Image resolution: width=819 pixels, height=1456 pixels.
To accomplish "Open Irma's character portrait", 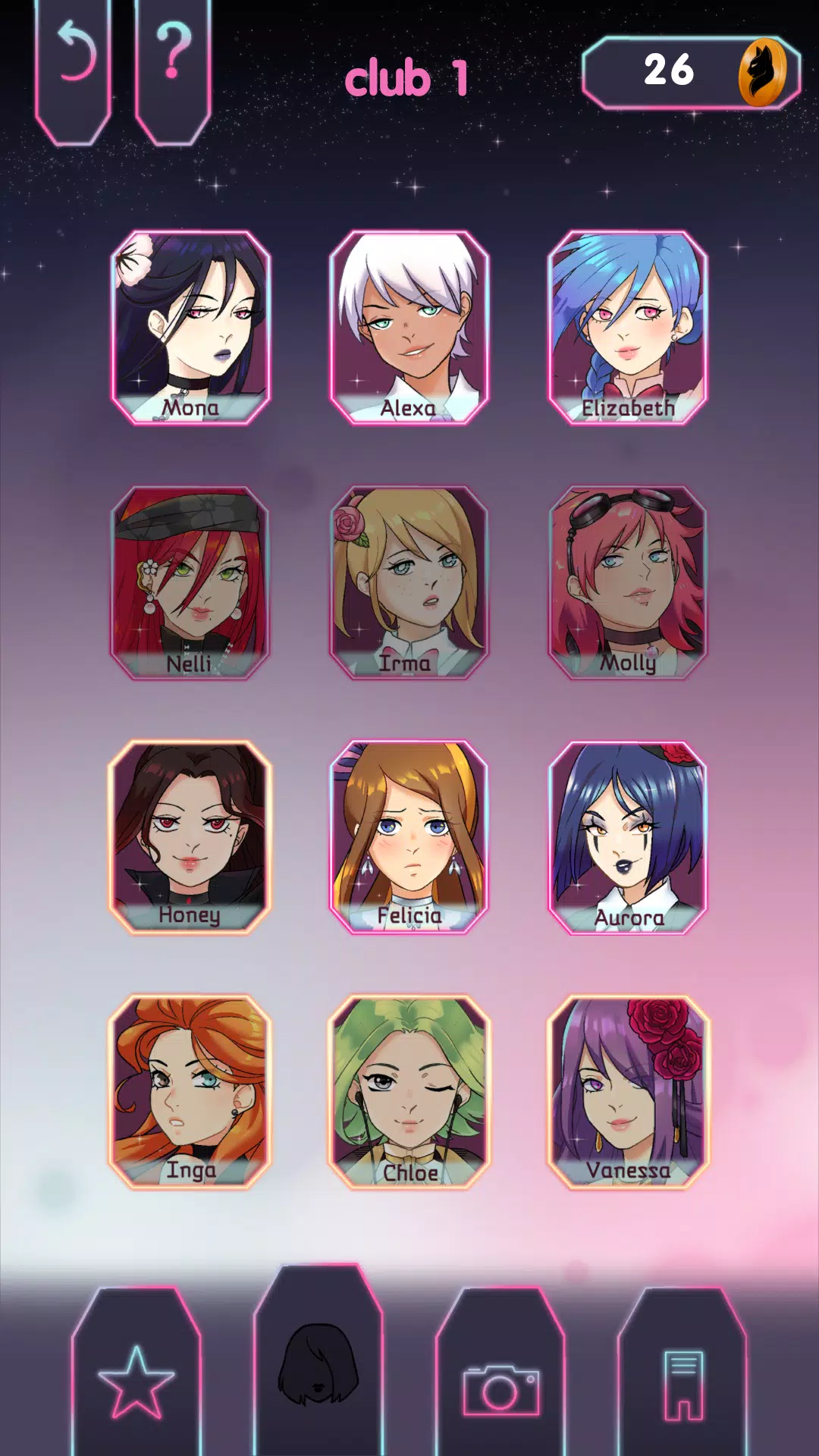I will click(x=409, y=582).
